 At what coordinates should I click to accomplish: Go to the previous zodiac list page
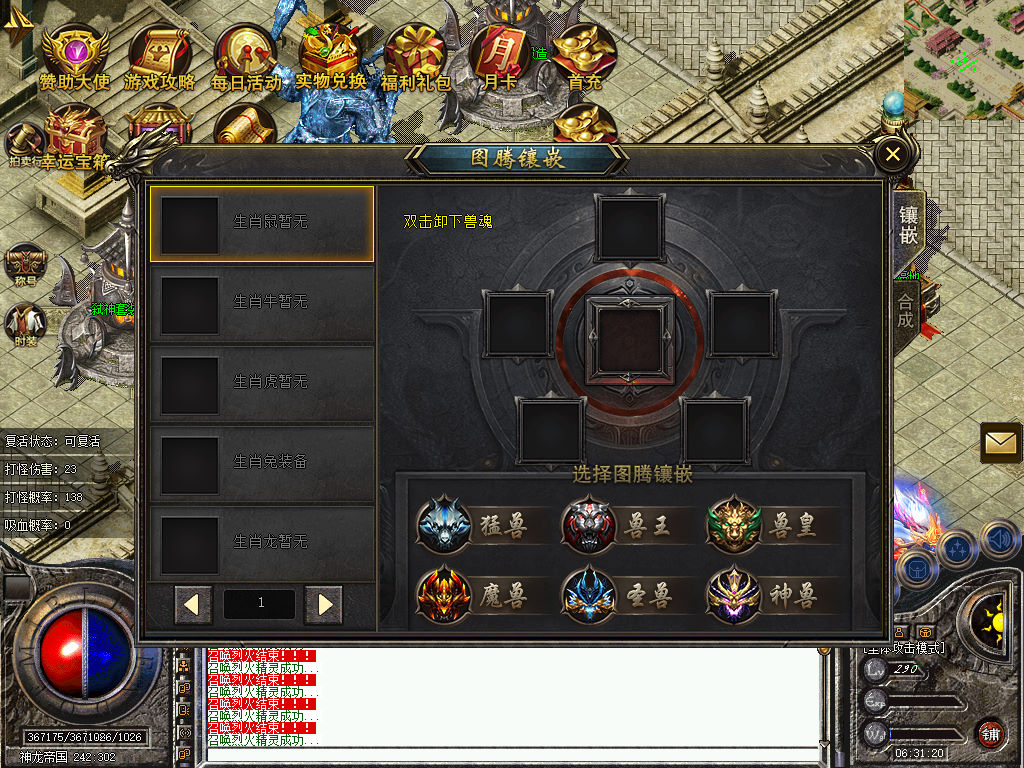(x=193, y=604)
